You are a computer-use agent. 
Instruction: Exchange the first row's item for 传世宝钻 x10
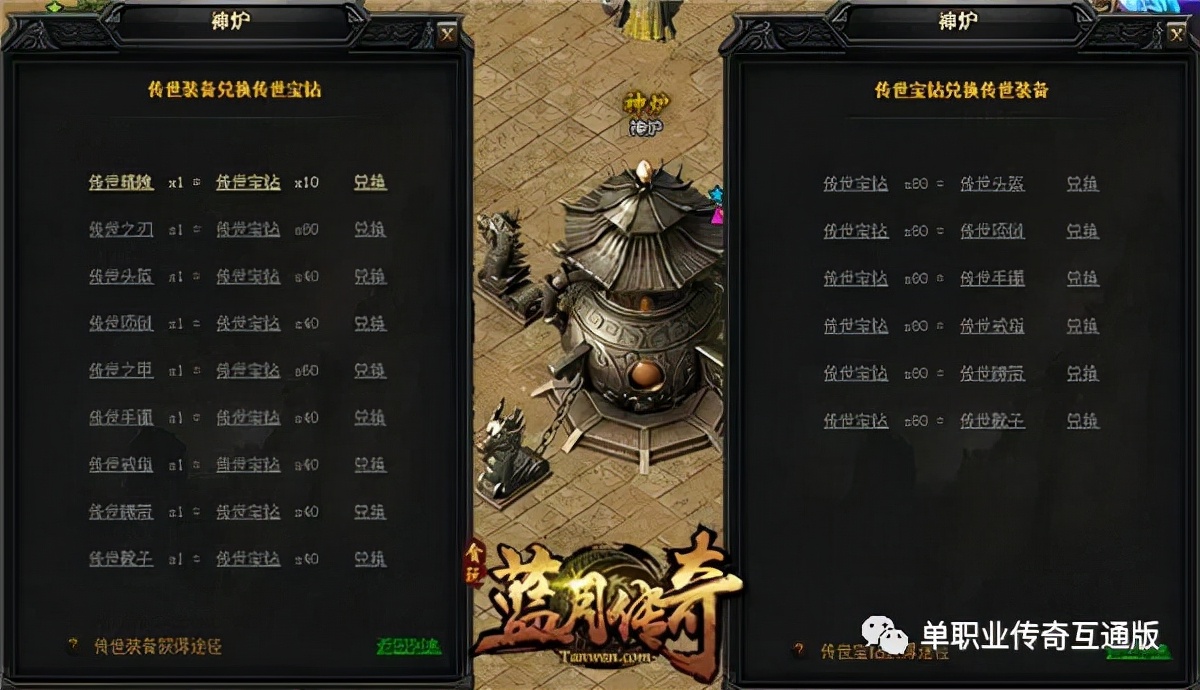point(370,183)
